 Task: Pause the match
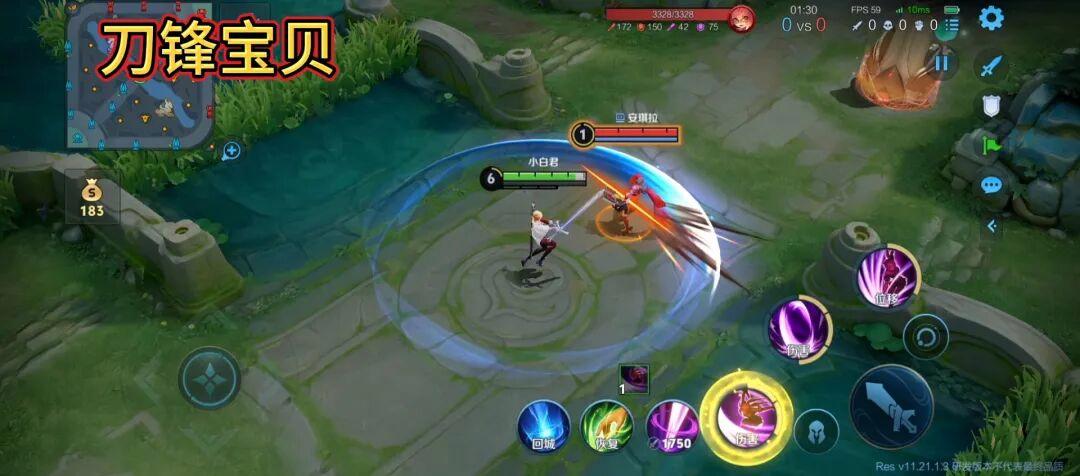941,63
